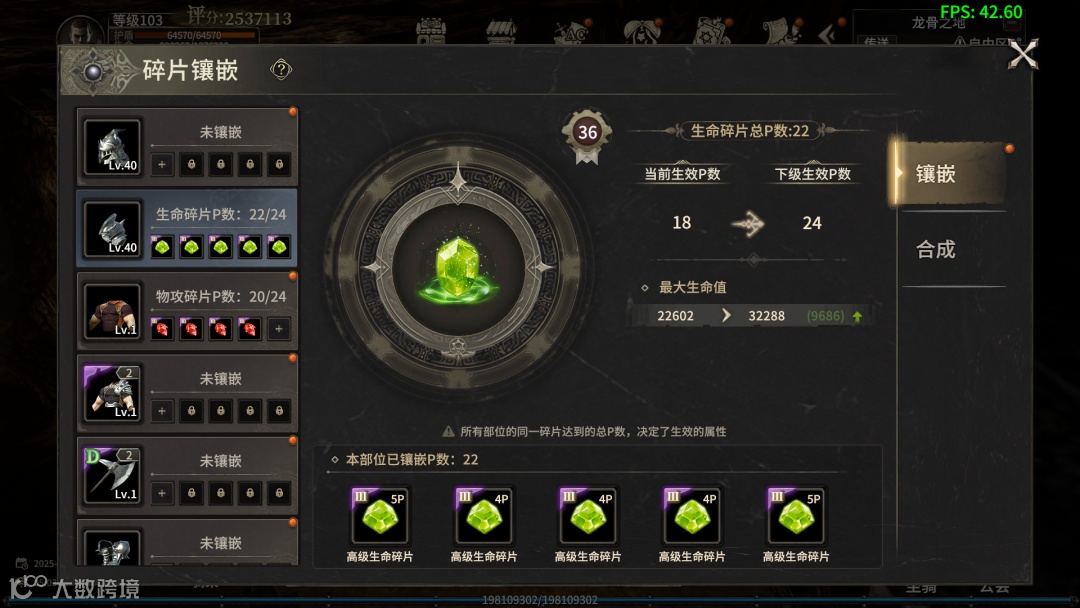Switch to the 镶嵌 tab
The image size is (1080, 608).
tap(946, 174)
